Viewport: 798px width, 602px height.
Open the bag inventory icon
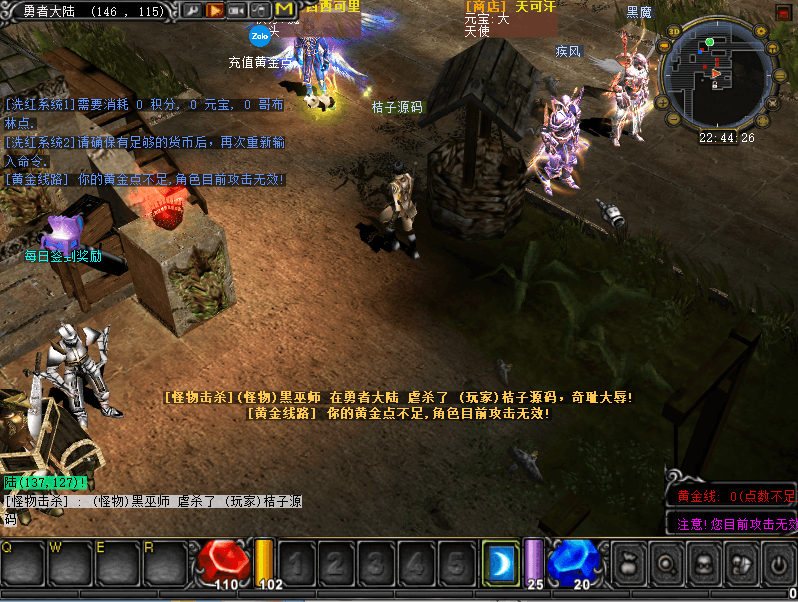(629, 564)
